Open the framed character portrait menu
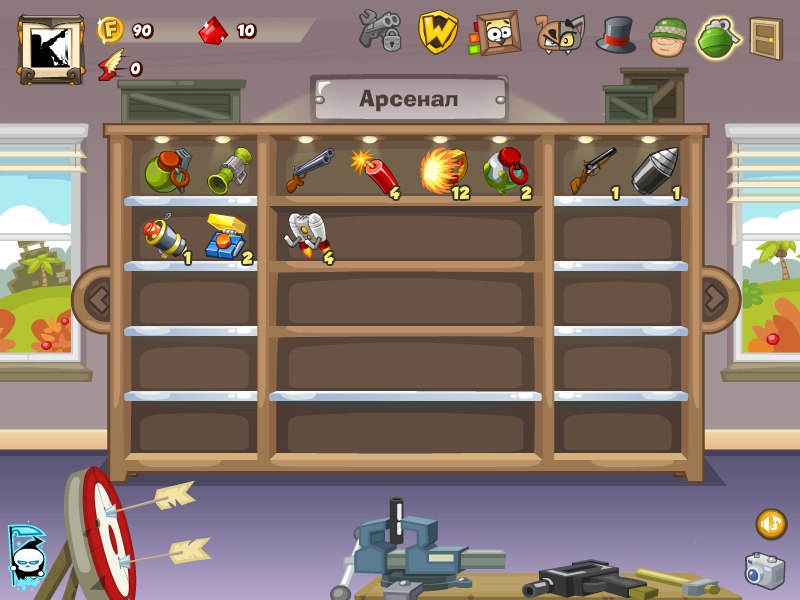 pyautogui.click(x=497, y=32)
